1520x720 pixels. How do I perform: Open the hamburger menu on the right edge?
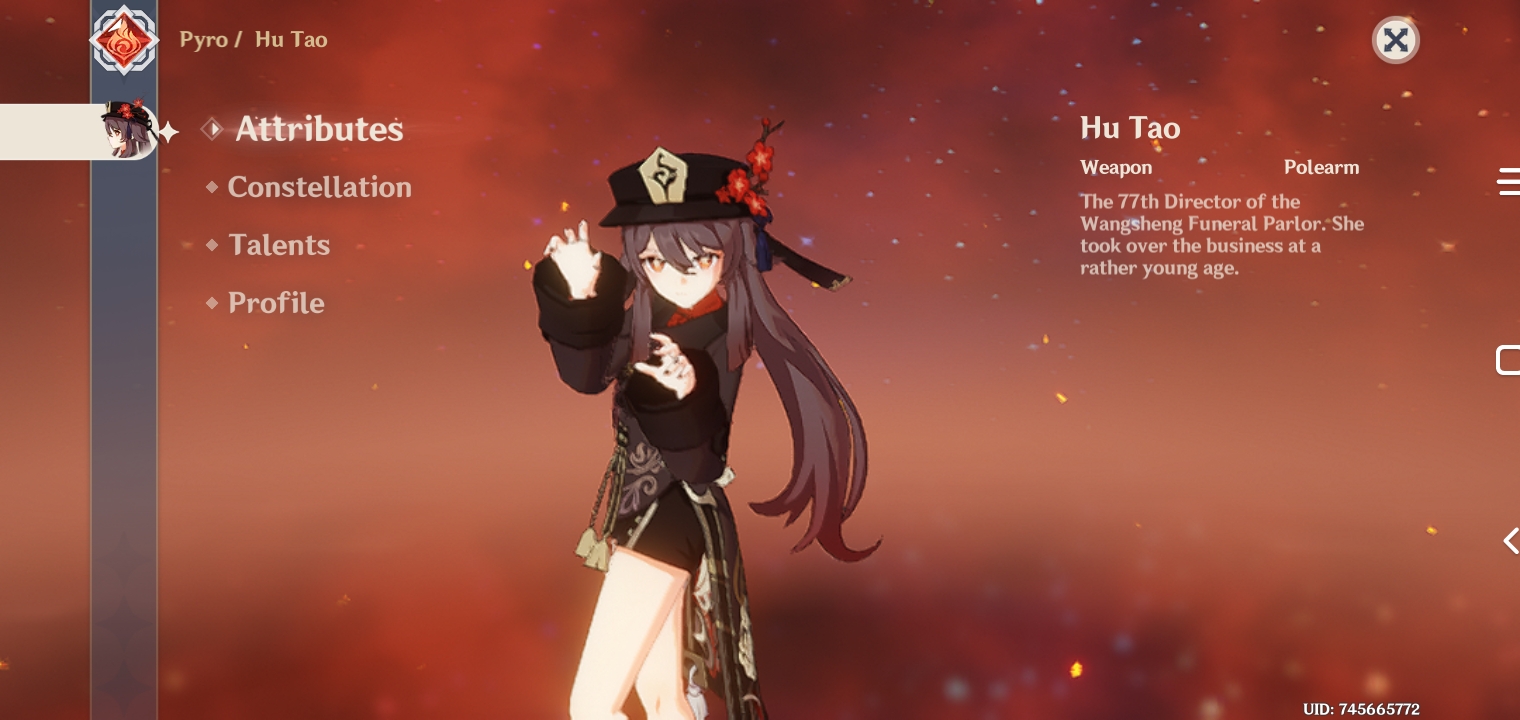pos(1510,182)
